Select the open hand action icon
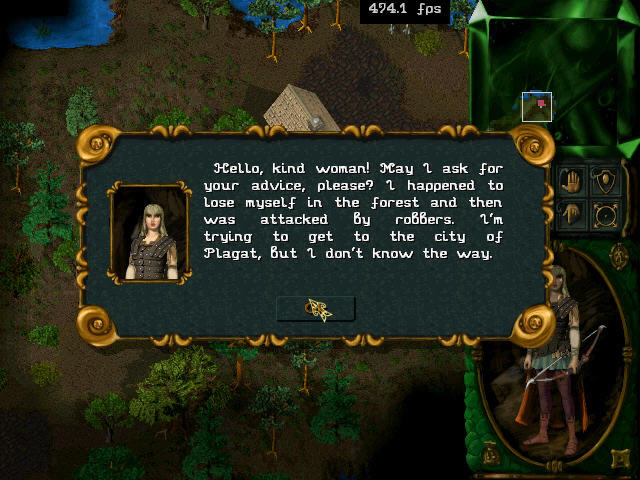This screenshot has width=640, height=480. pyautogui.click(x=572, y=182)
